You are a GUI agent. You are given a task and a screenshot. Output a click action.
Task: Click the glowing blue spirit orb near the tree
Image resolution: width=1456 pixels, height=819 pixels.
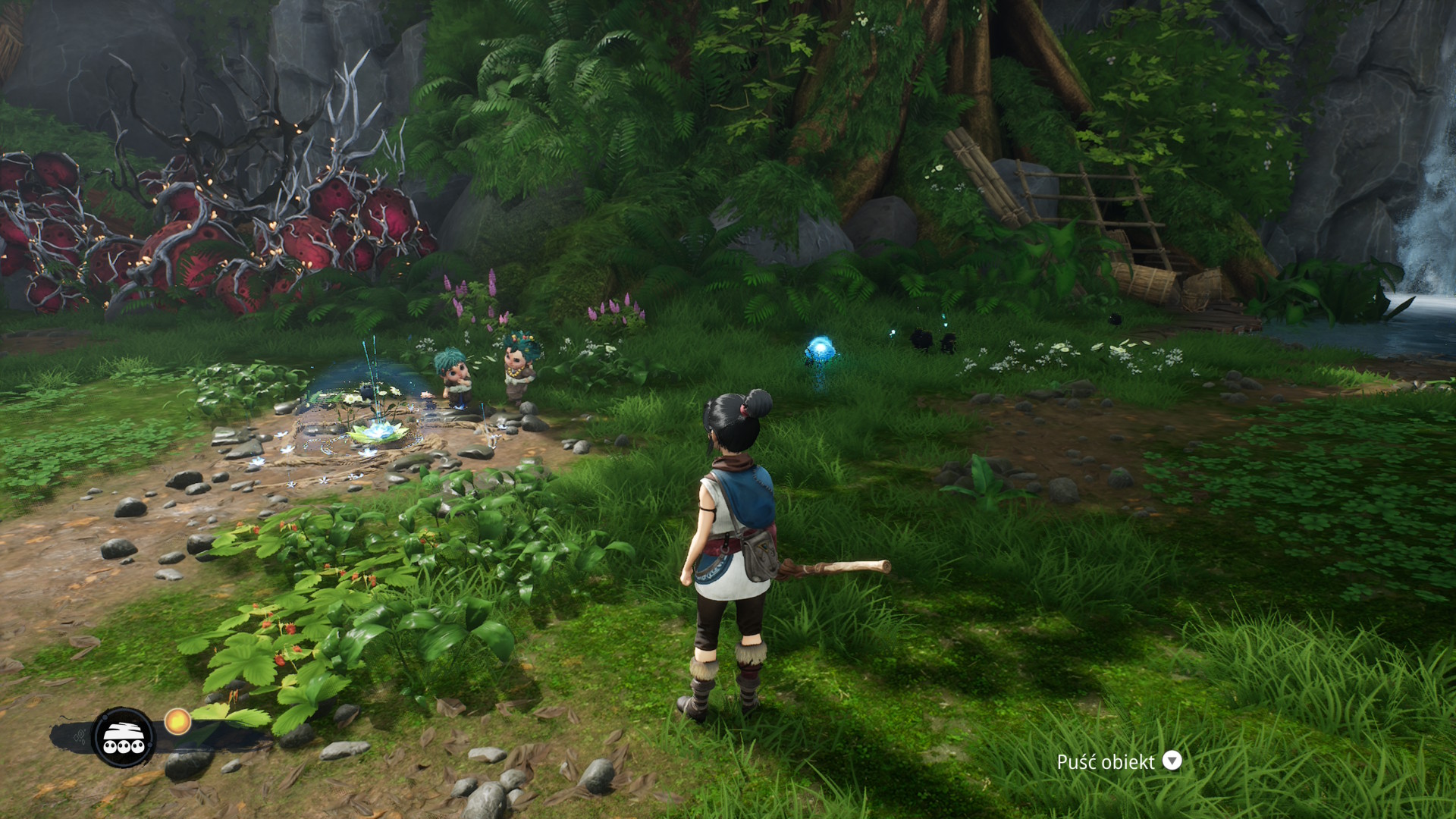pyautogui.click(x=821, y=345)
